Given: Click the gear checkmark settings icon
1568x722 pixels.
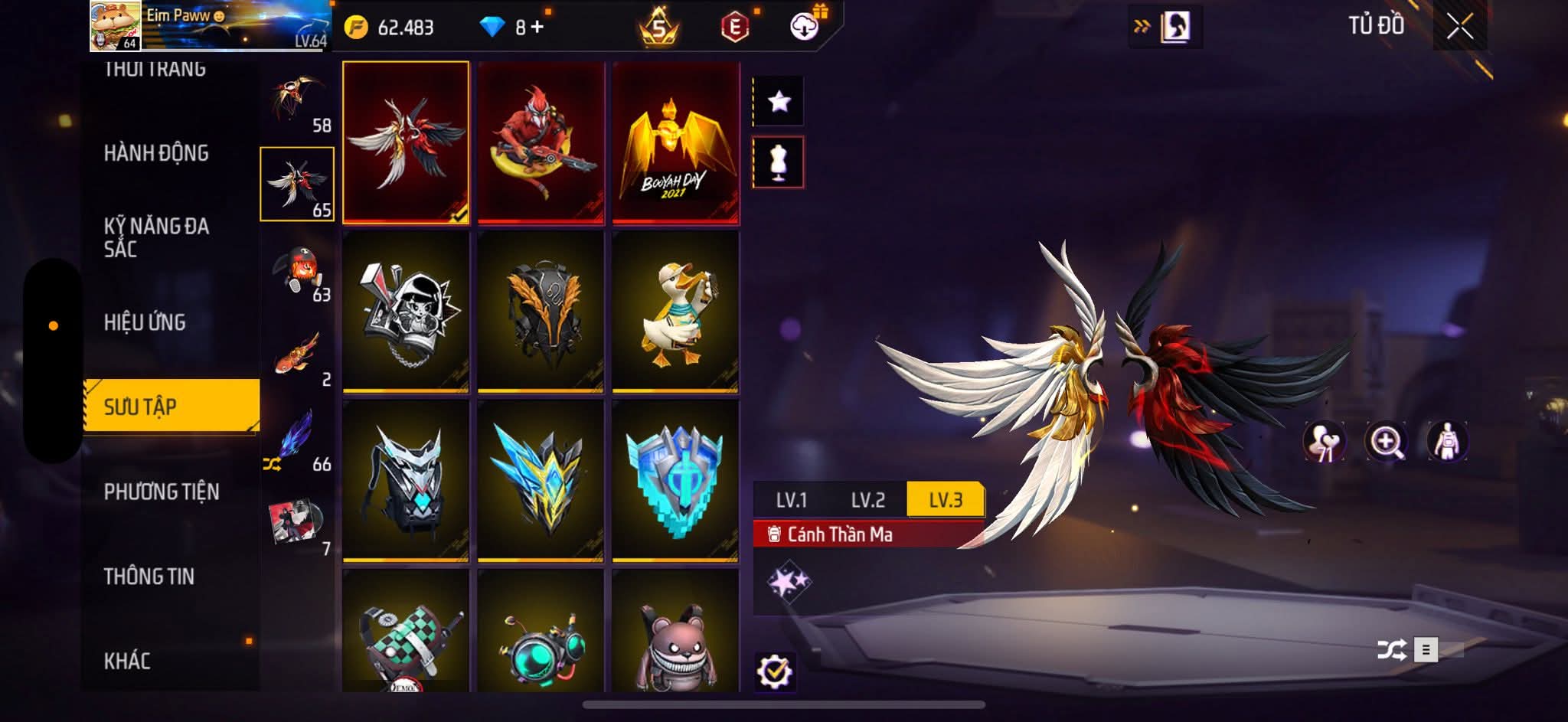Looking at the screenshot, I should click(775, 671).
